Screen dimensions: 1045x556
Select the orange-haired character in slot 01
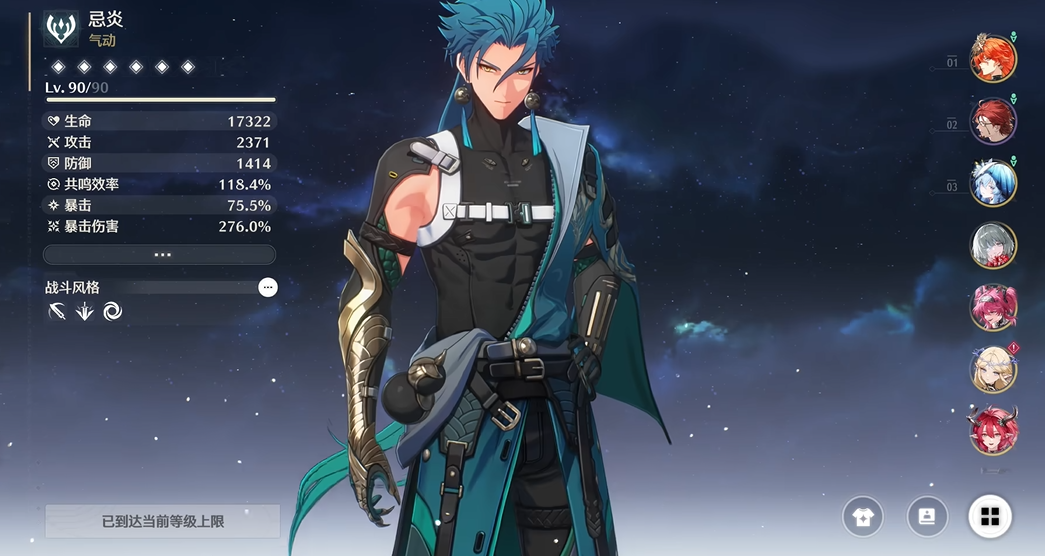pyautogui.click(x=993, y=58)
